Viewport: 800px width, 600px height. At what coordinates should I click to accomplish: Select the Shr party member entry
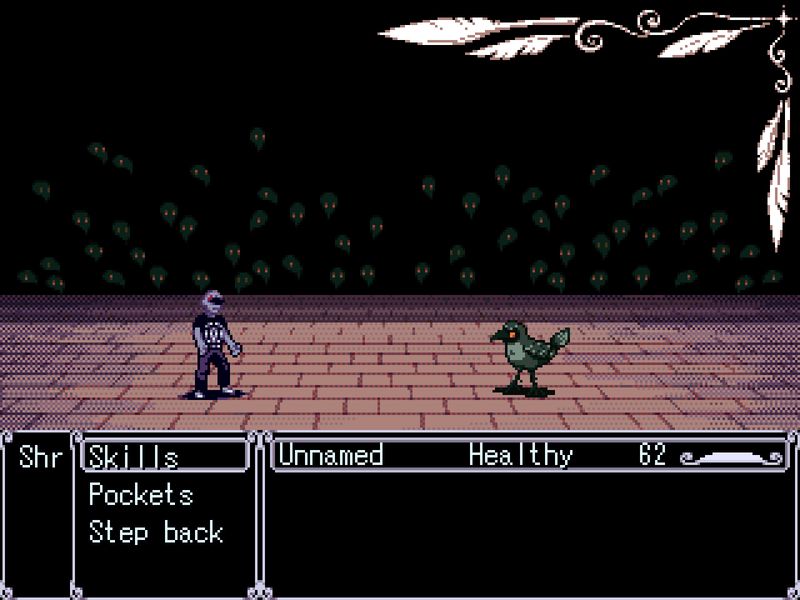[x=40, y=457]
